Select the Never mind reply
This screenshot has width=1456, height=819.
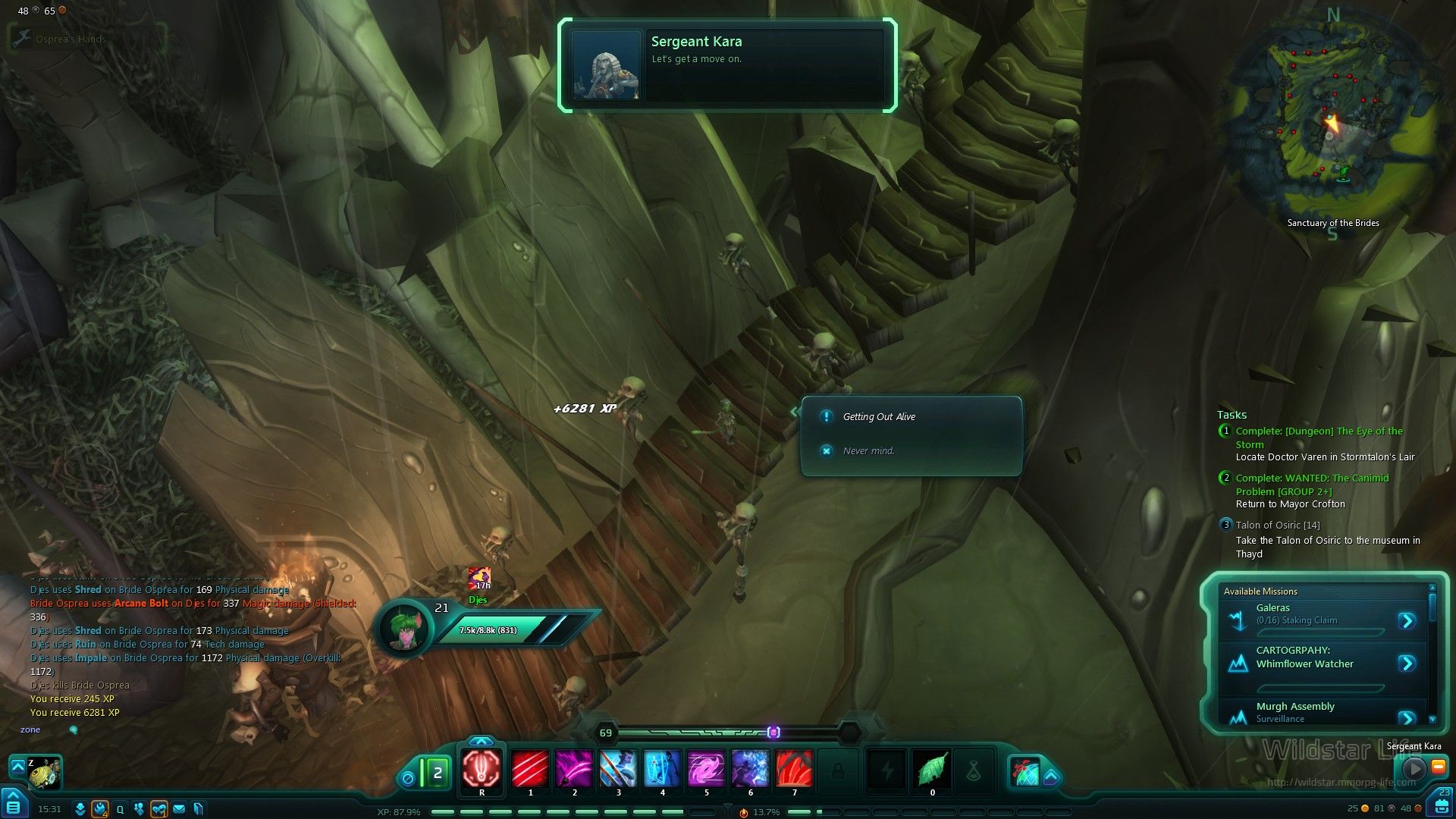[x=868, y=450]
